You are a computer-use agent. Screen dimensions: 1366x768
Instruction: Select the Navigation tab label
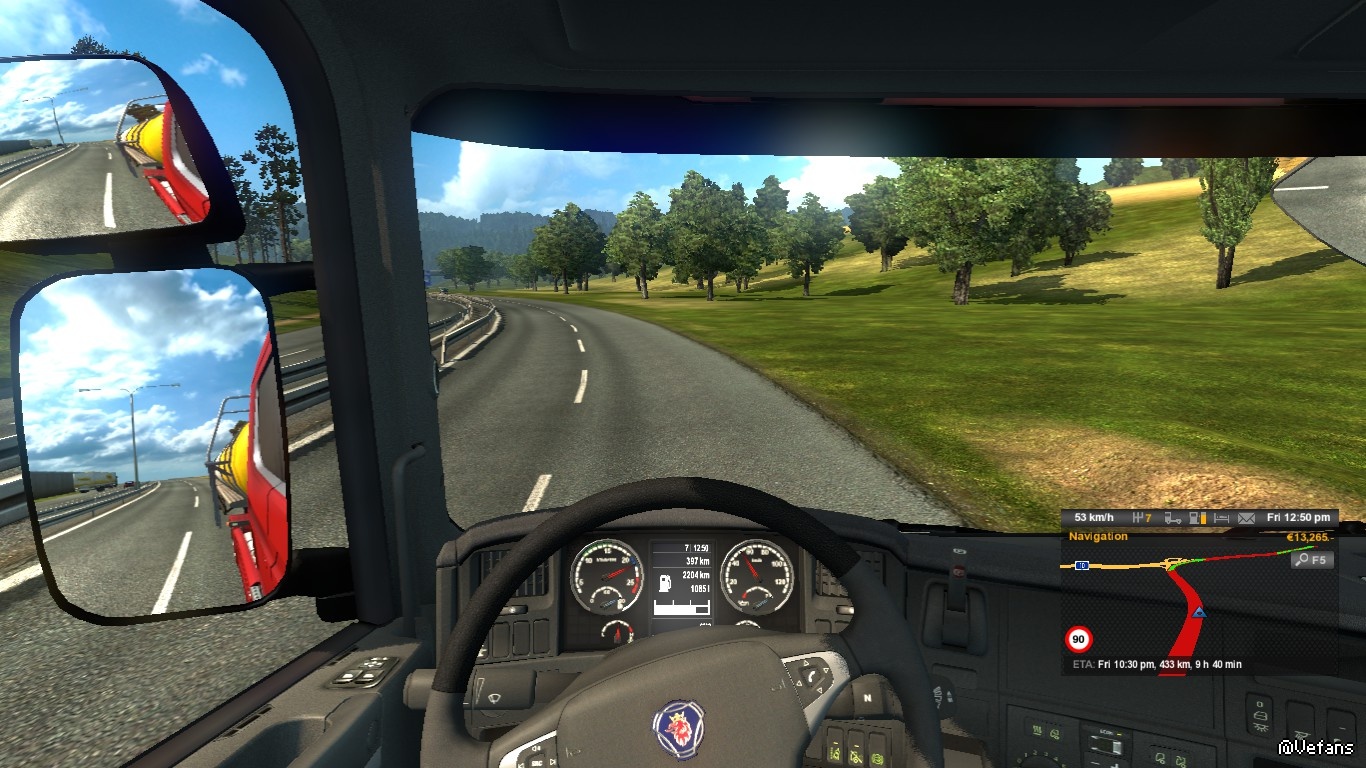[1098, 537]
